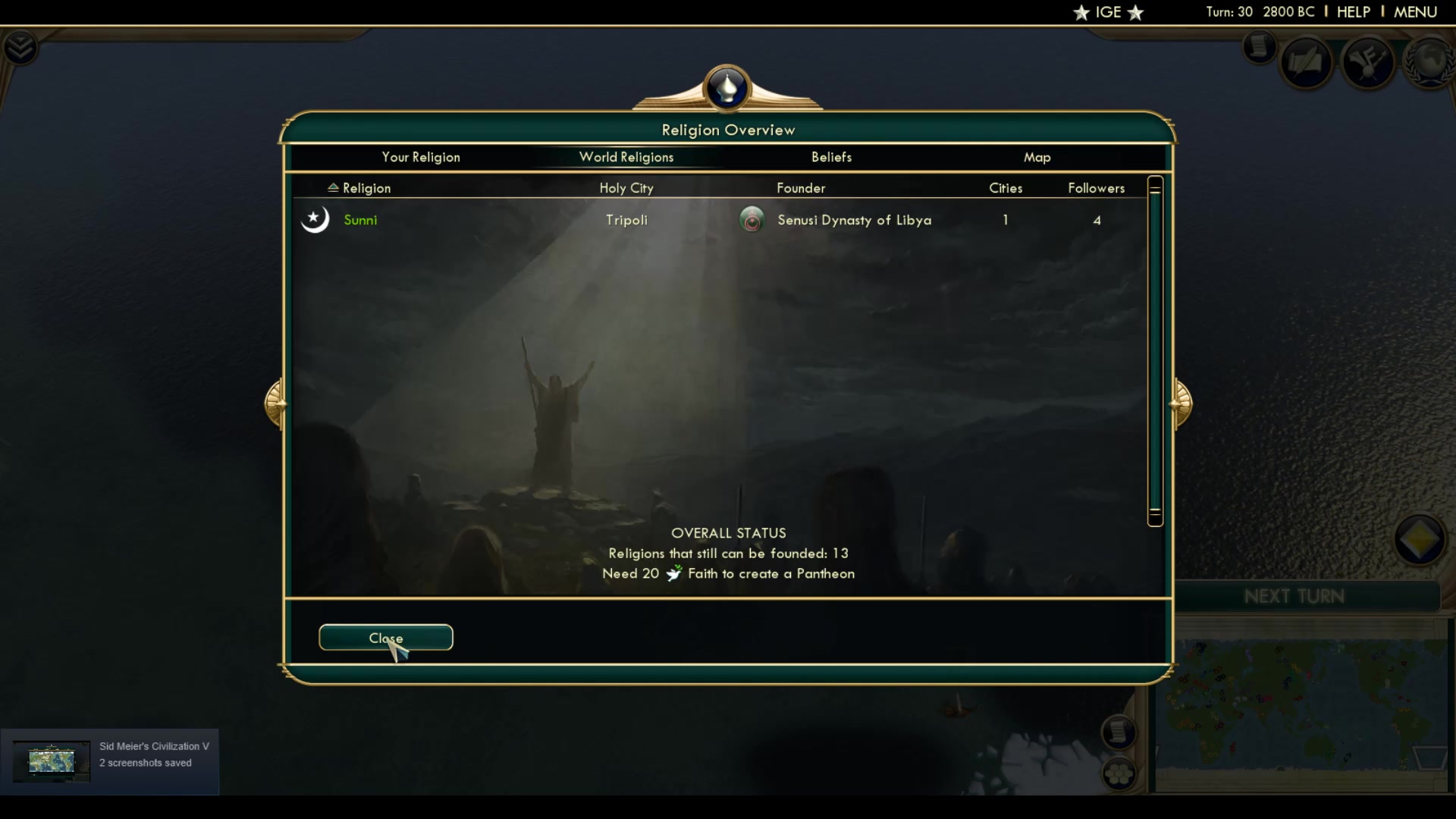Click the Senusi Dynasty of Libya founder icon
This screenshot has width=1456, height=819.
pyautogui.click(x=752, y=220)
